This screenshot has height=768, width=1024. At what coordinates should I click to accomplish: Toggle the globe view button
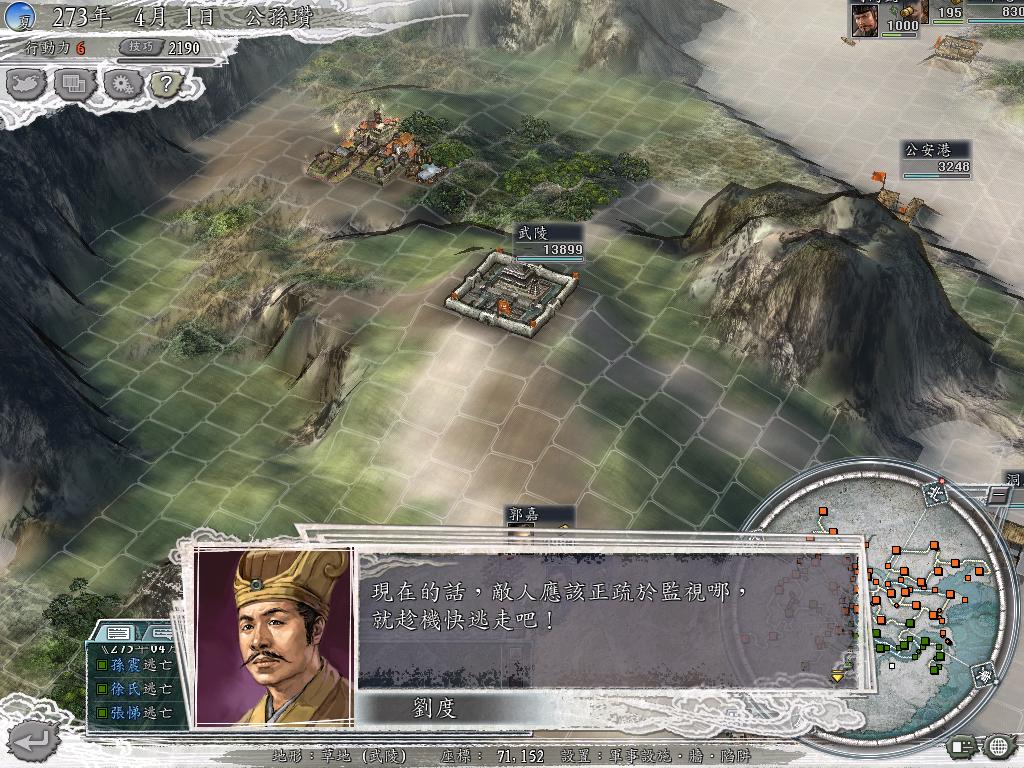click(x=998, y=746)
